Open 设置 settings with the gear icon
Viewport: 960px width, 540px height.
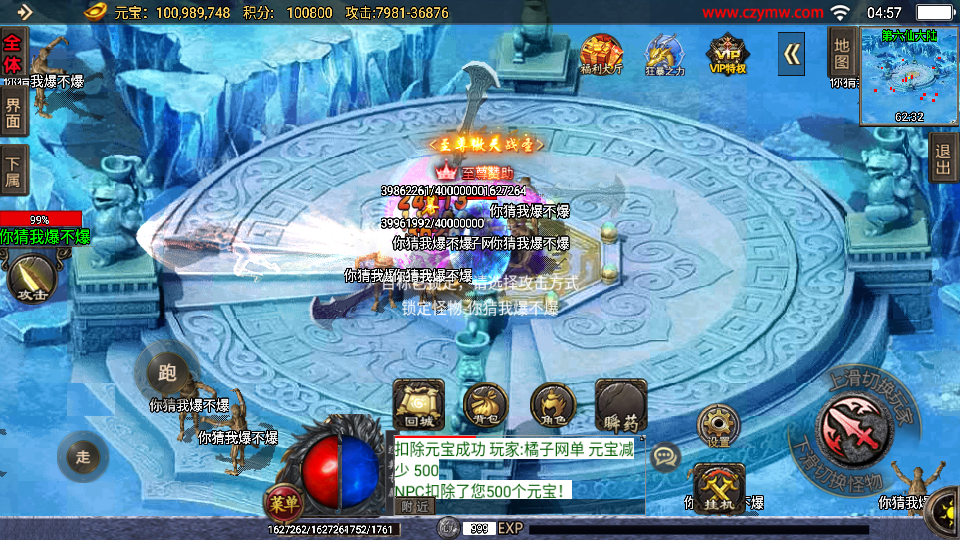[x=718, y=425]
